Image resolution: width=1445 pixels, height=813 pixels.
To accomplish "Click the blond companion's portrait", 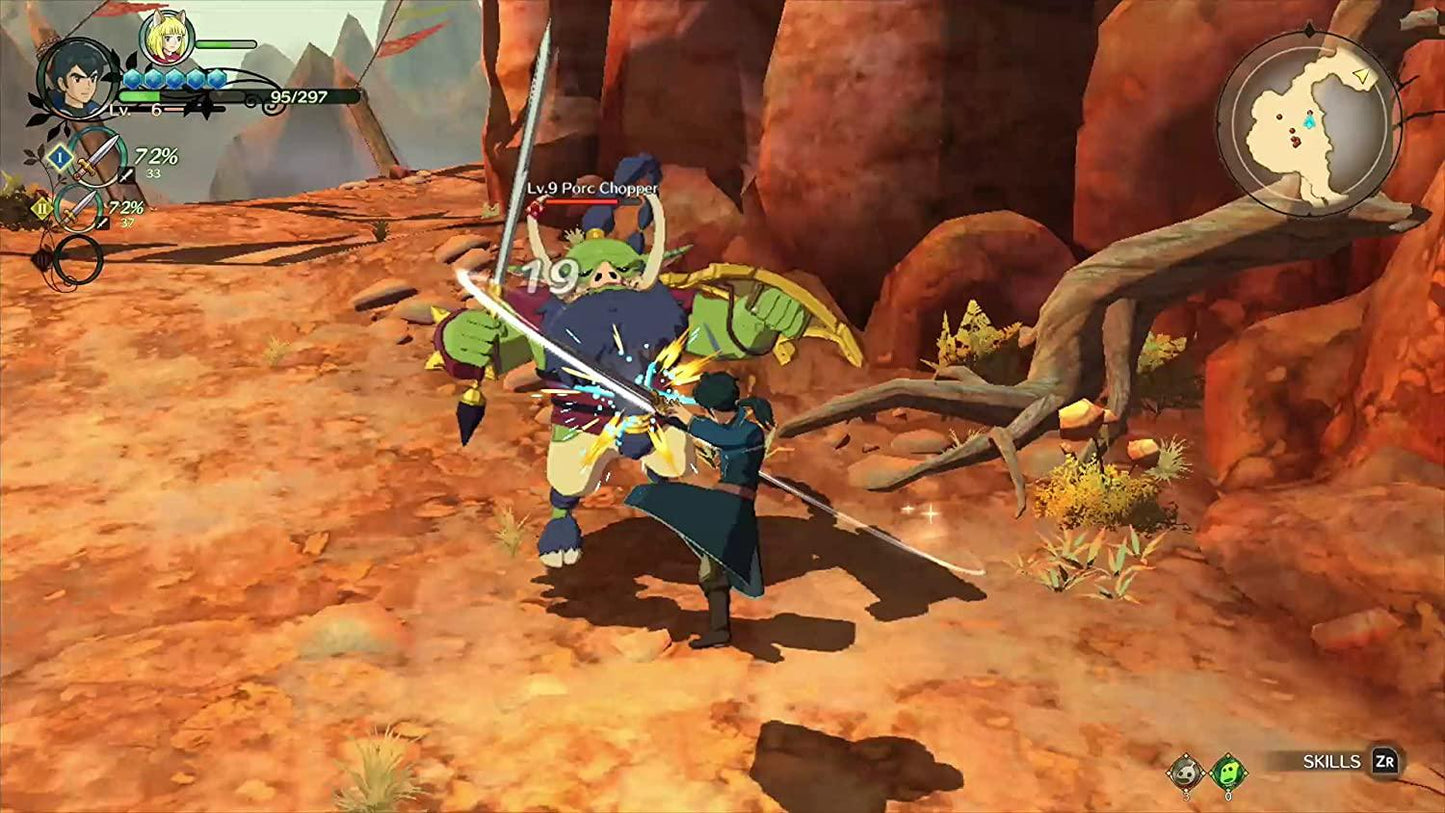I will click(x=166, y=40).
